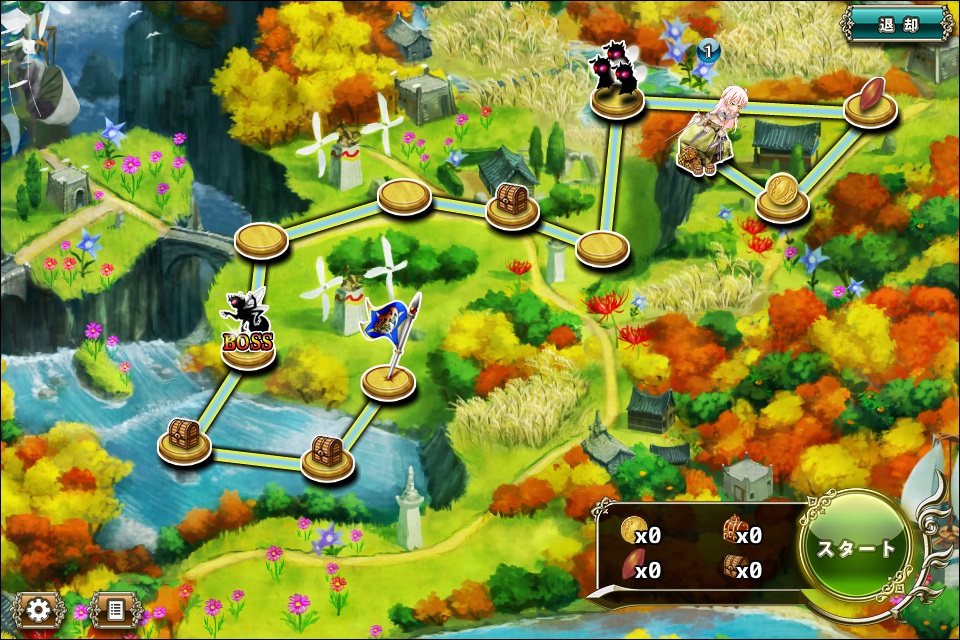Open the gear settings menu
The height and width of the screenshot is (640, 960).
tap(39, 609)
